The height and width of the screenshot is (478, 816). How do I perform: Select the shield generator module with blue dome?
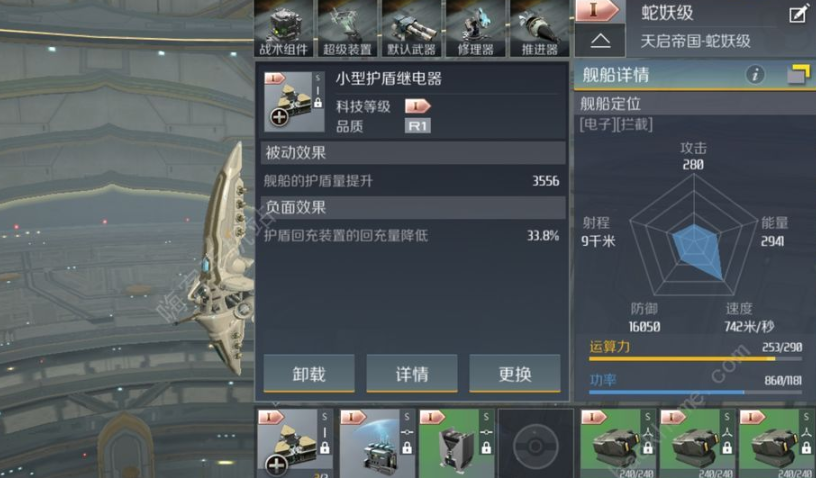click(x=377, y=442)
